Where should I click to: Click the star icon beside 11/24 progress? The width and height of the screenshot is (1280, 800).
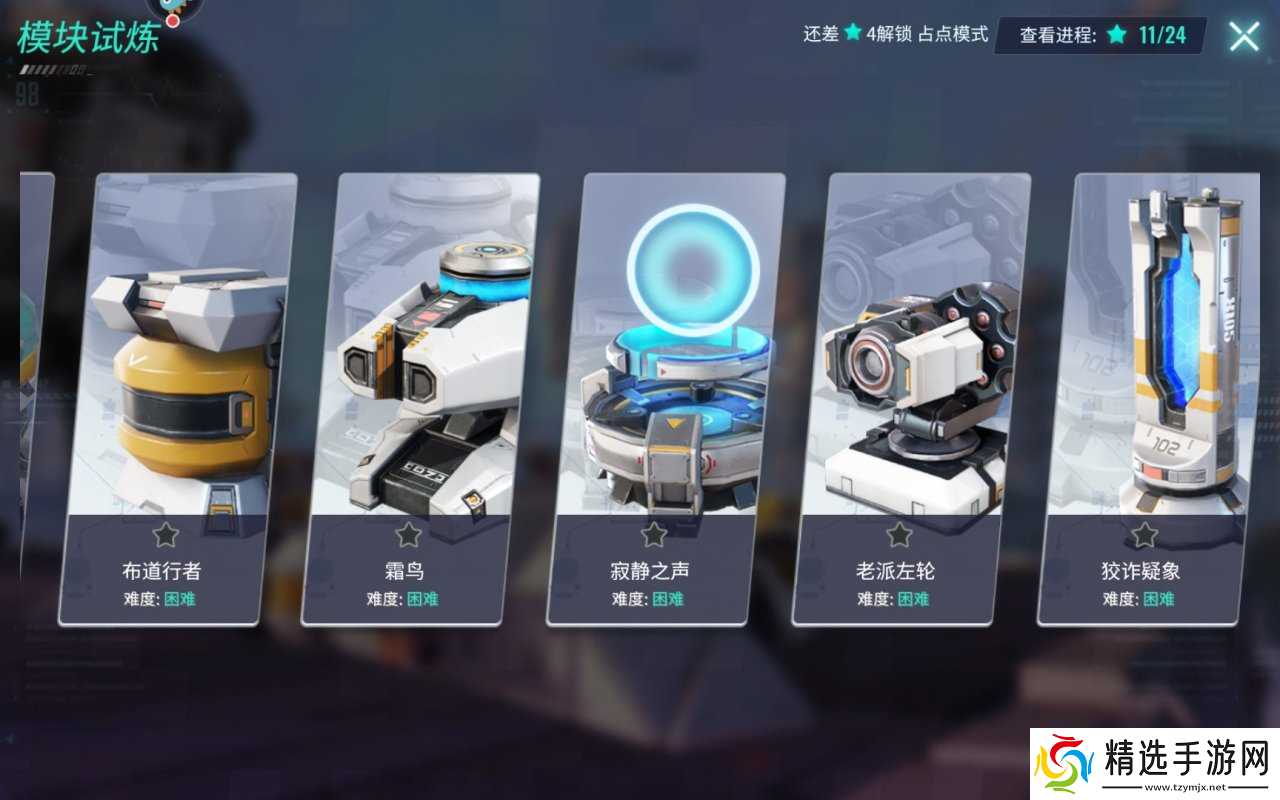point(1115,33)
